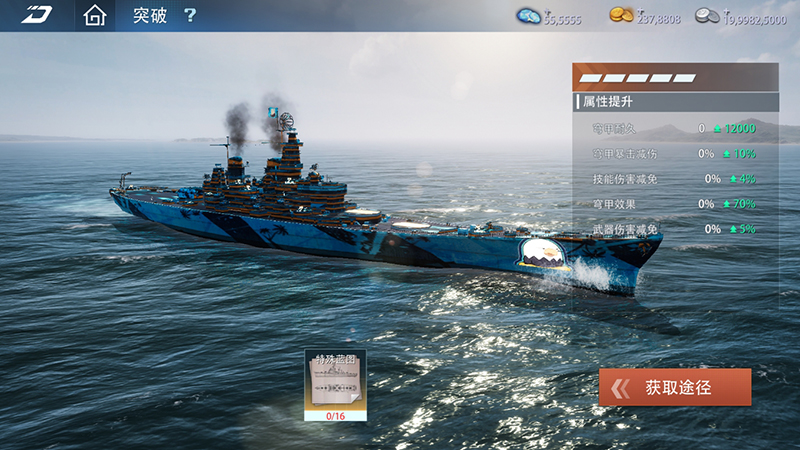Select the 特殊蓝图 blueprint item slot
This screenshot has width=800, height=450.
pos(335,384)
